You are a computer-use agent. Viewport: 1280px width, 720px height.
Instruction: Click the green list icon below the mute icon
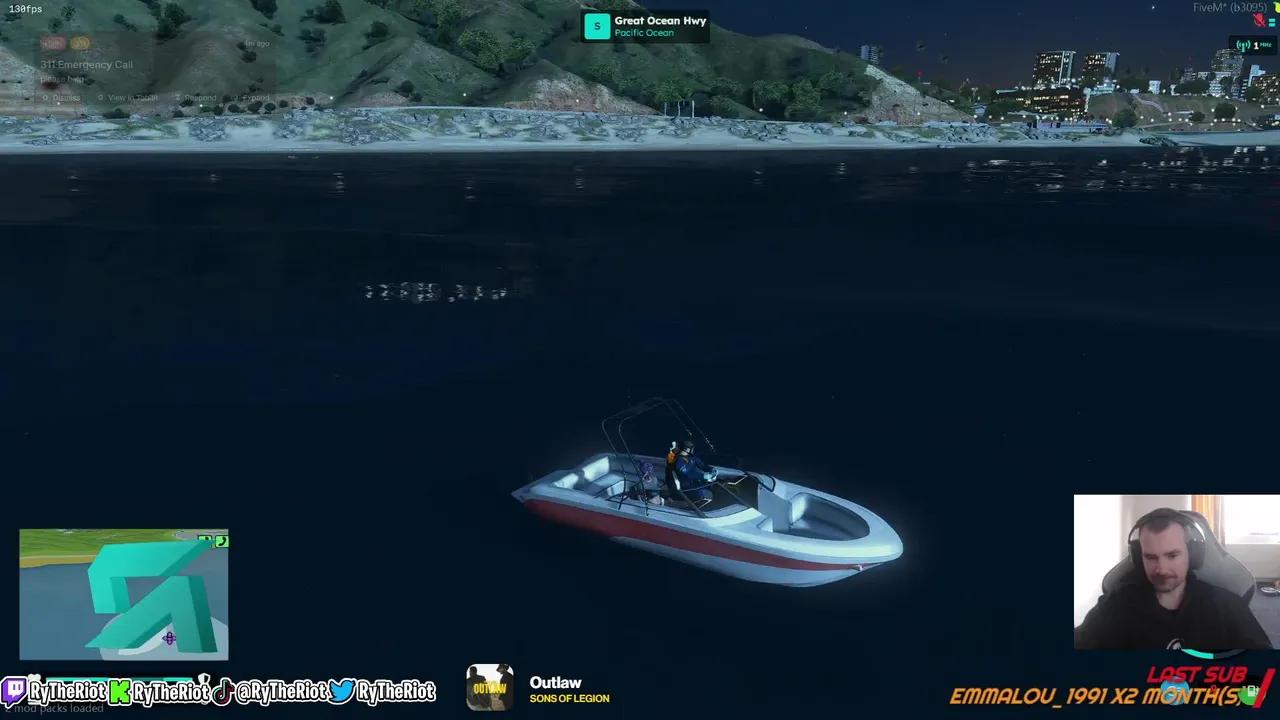pos(1272,22)
